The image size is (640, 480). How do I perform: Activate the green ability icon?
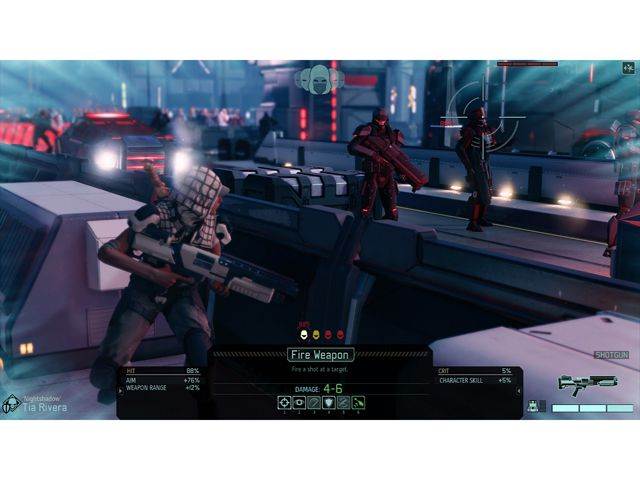[x=357, y=402]
